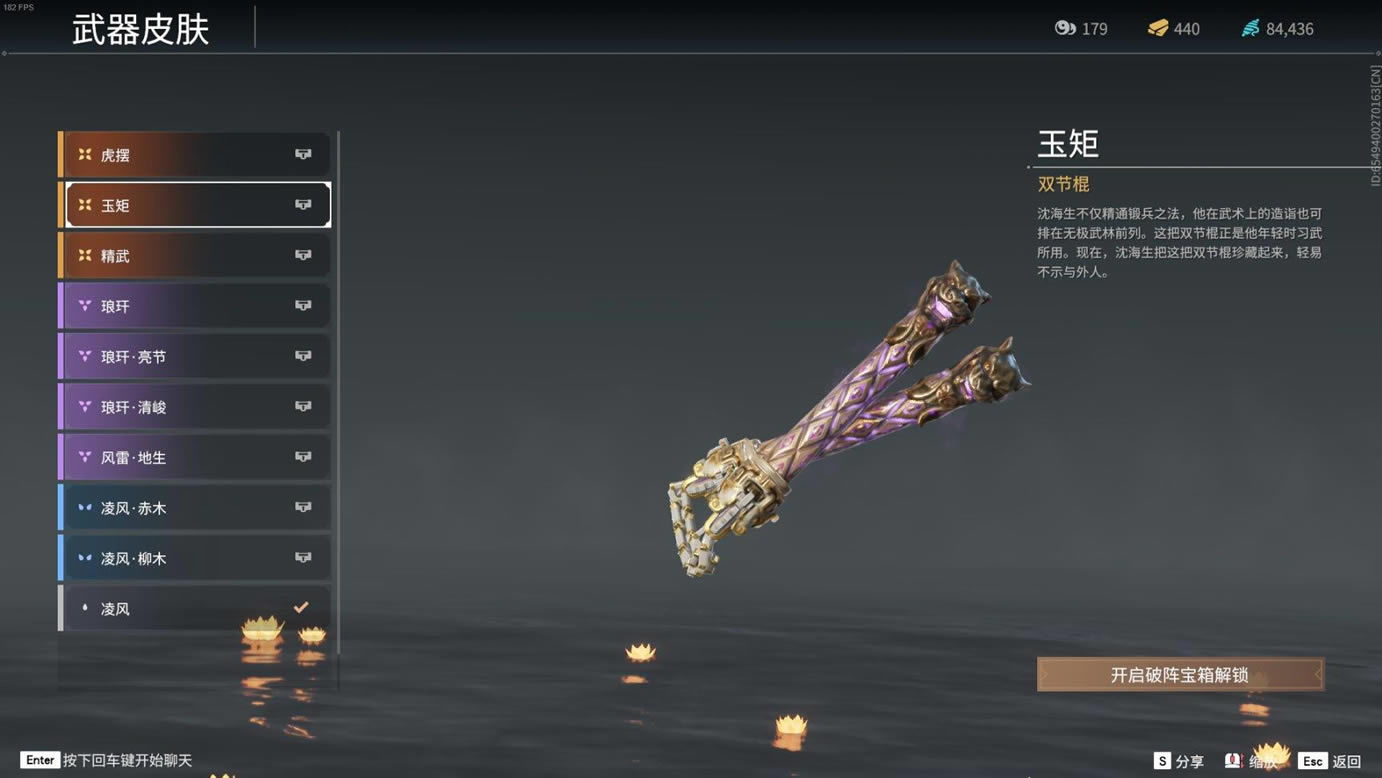The width and height of the screenshot is (1382, 778).
Task: Click the 开启破阵宝箱解锁 unlock button
Action: click(1180, 675)
